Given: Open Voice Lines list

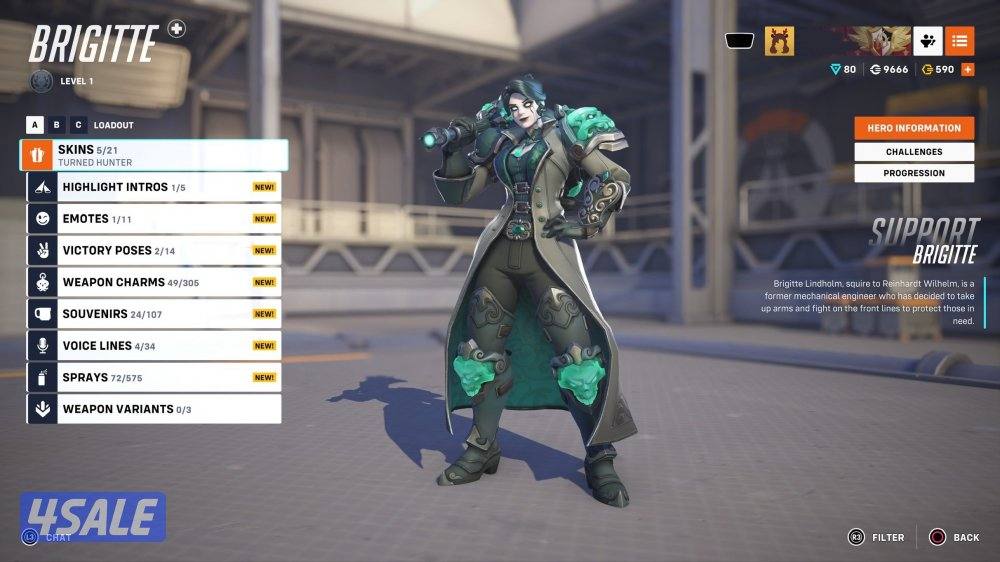Looking at the screenshot, I should click(x=154, y=346).
